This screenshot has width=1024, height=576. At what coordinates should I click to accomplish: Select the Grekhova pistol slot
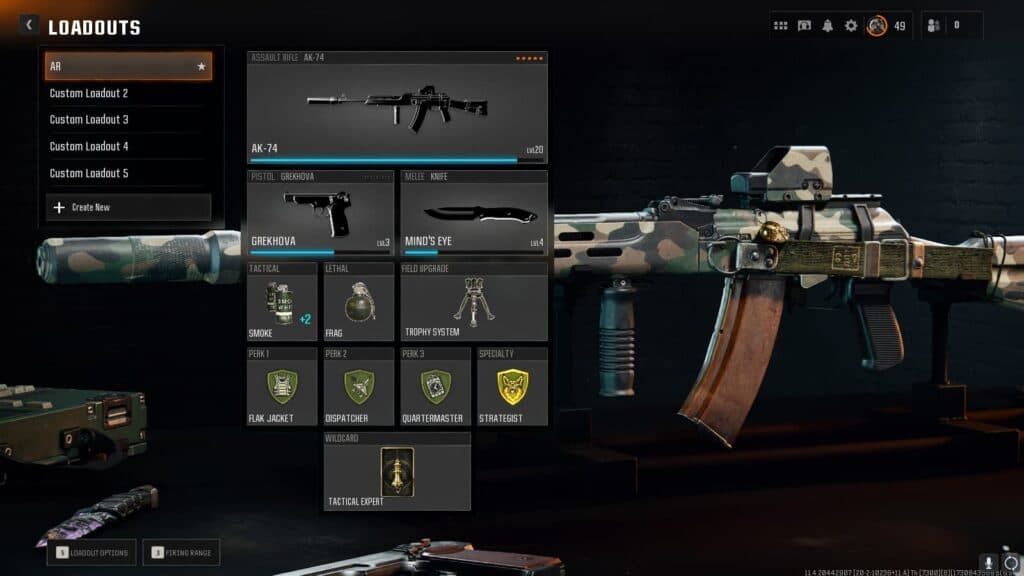point(321,214)
